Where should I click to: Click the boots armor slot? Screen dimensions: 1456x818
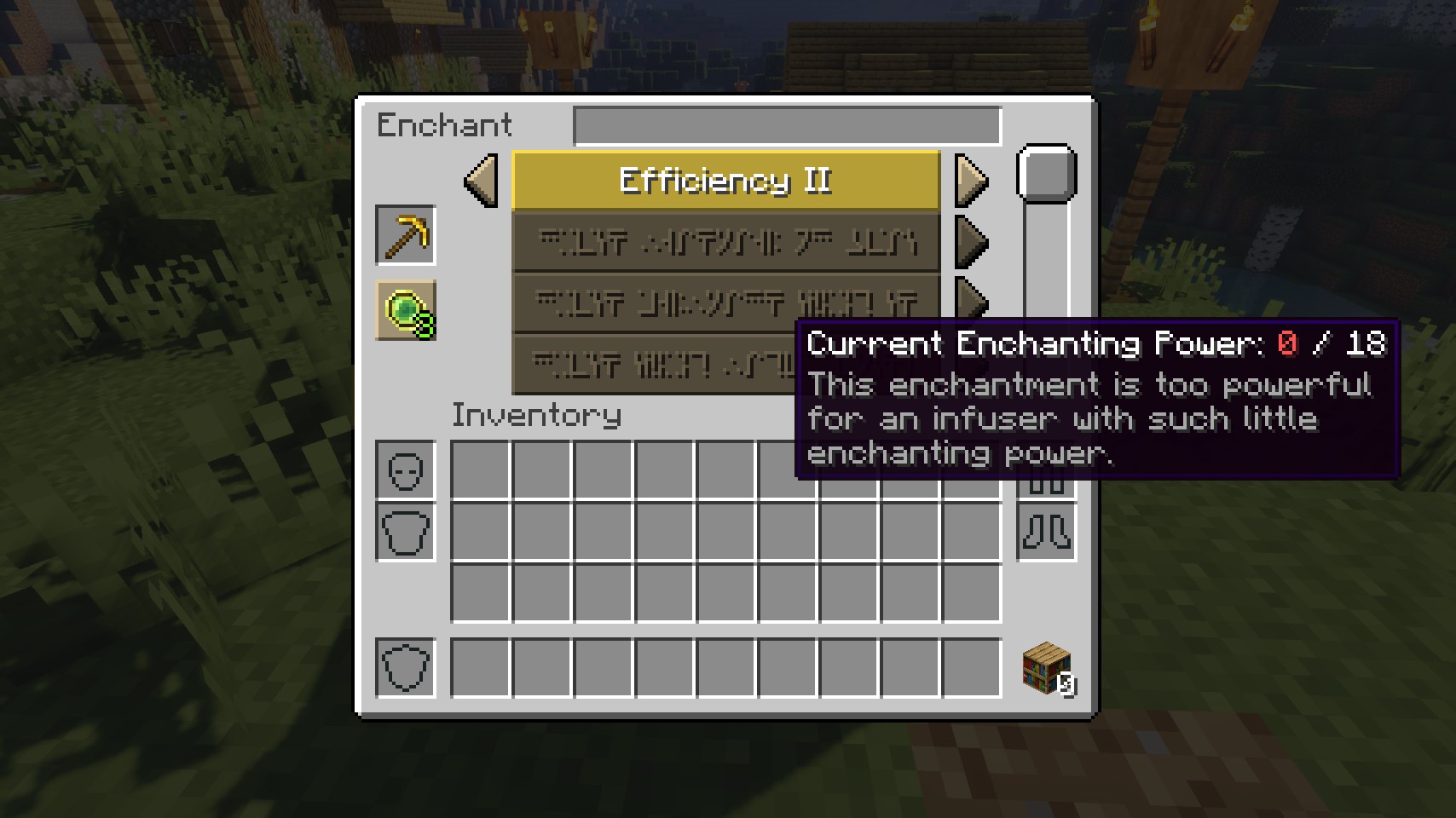coord(1046,532)
